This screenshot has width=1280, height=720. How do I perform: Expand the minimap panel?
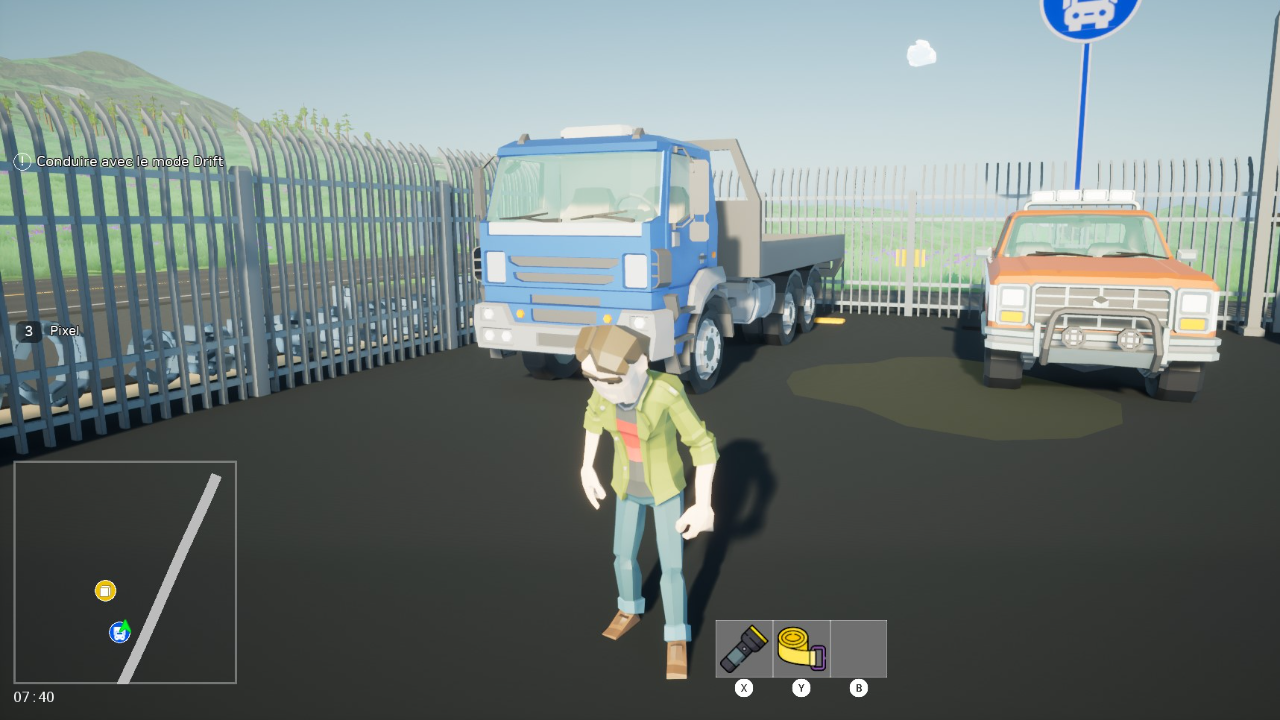[126, 572]
